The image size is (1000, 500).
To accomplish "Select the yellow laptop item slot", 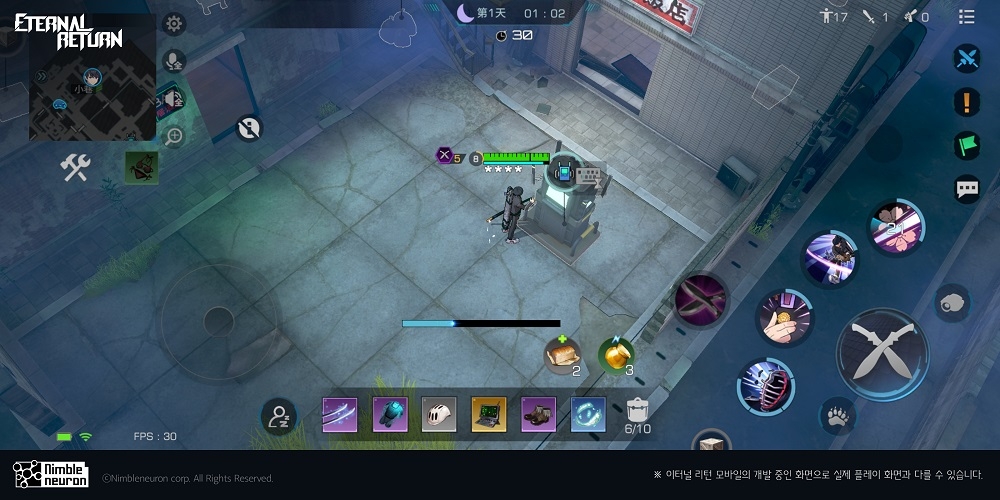I will pyautogui.click(x=489, y=414).
